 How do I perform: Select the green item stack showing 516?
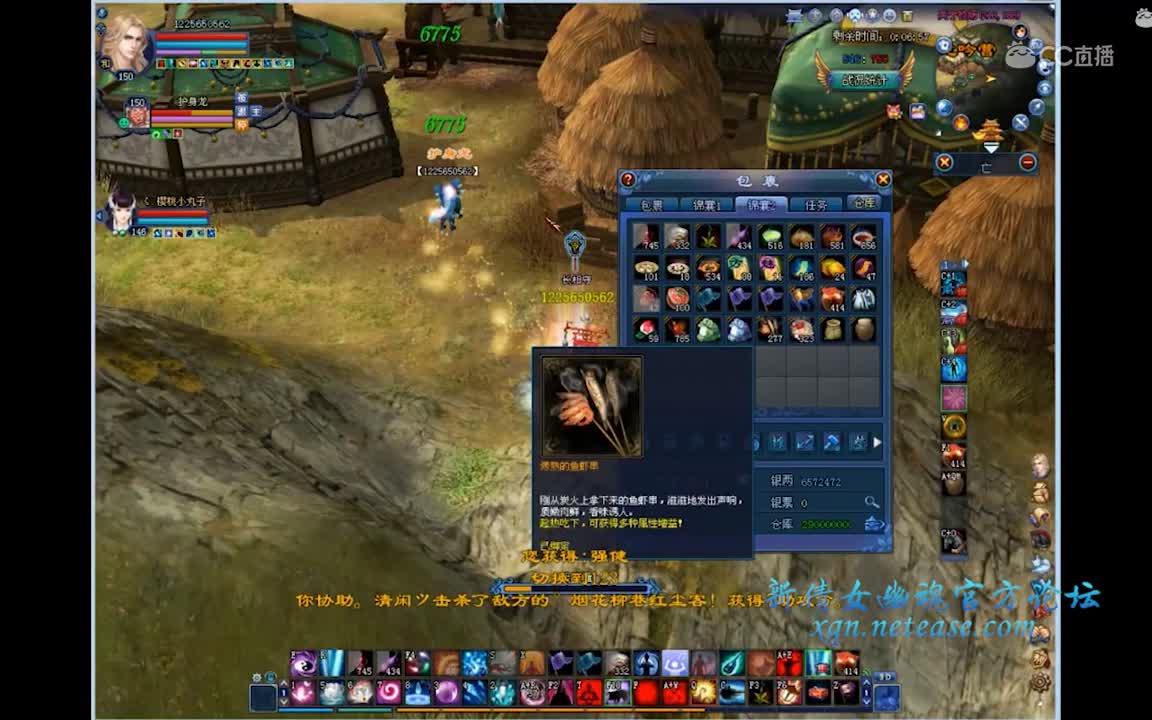point(771,237)
